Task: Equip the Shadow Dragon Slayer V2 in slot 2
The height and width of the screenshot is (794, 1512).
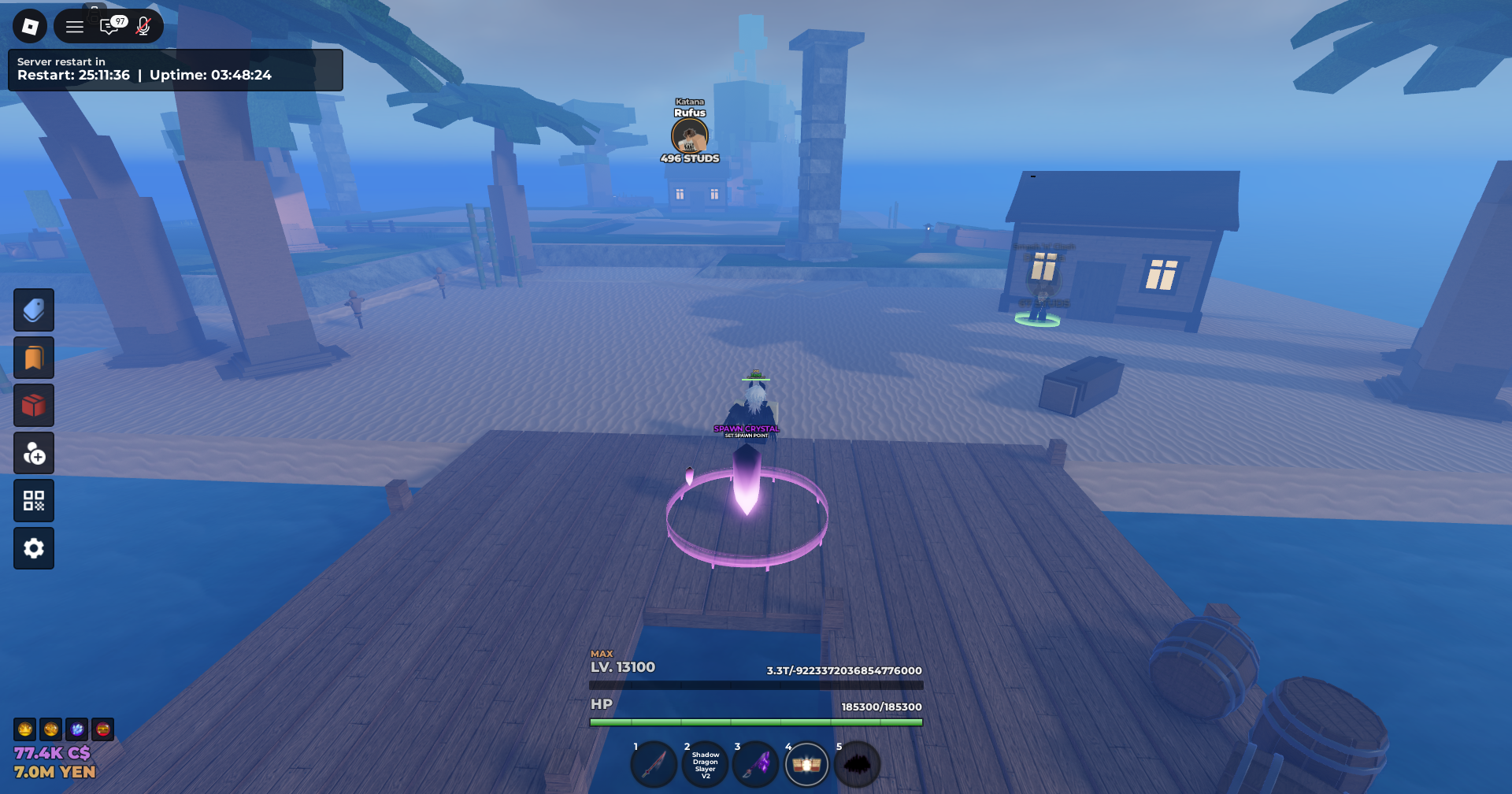Action: (705, 763)
